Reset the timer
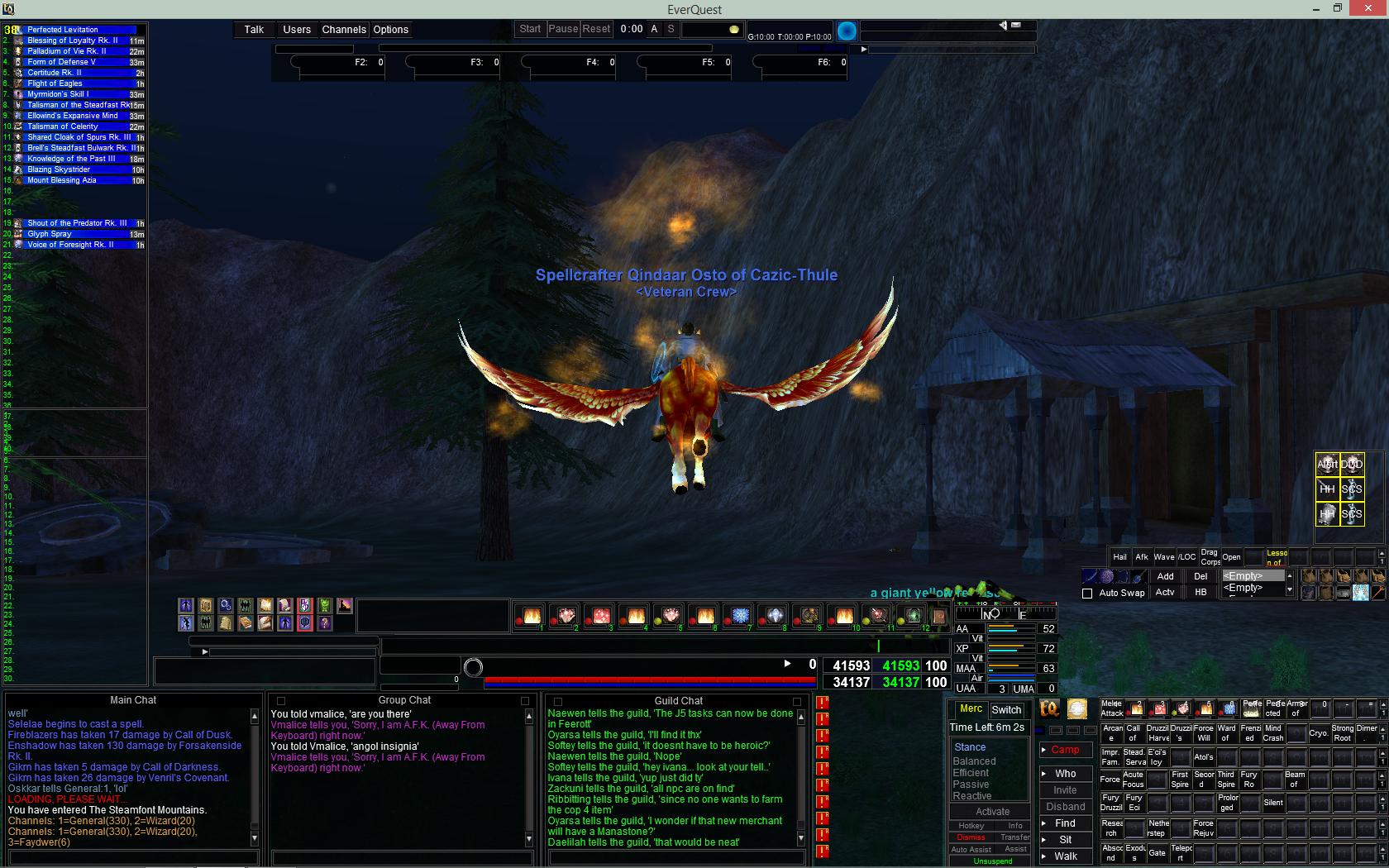Image resolution: width=1389 pixels, height=868 pixels. coord(596,28)
